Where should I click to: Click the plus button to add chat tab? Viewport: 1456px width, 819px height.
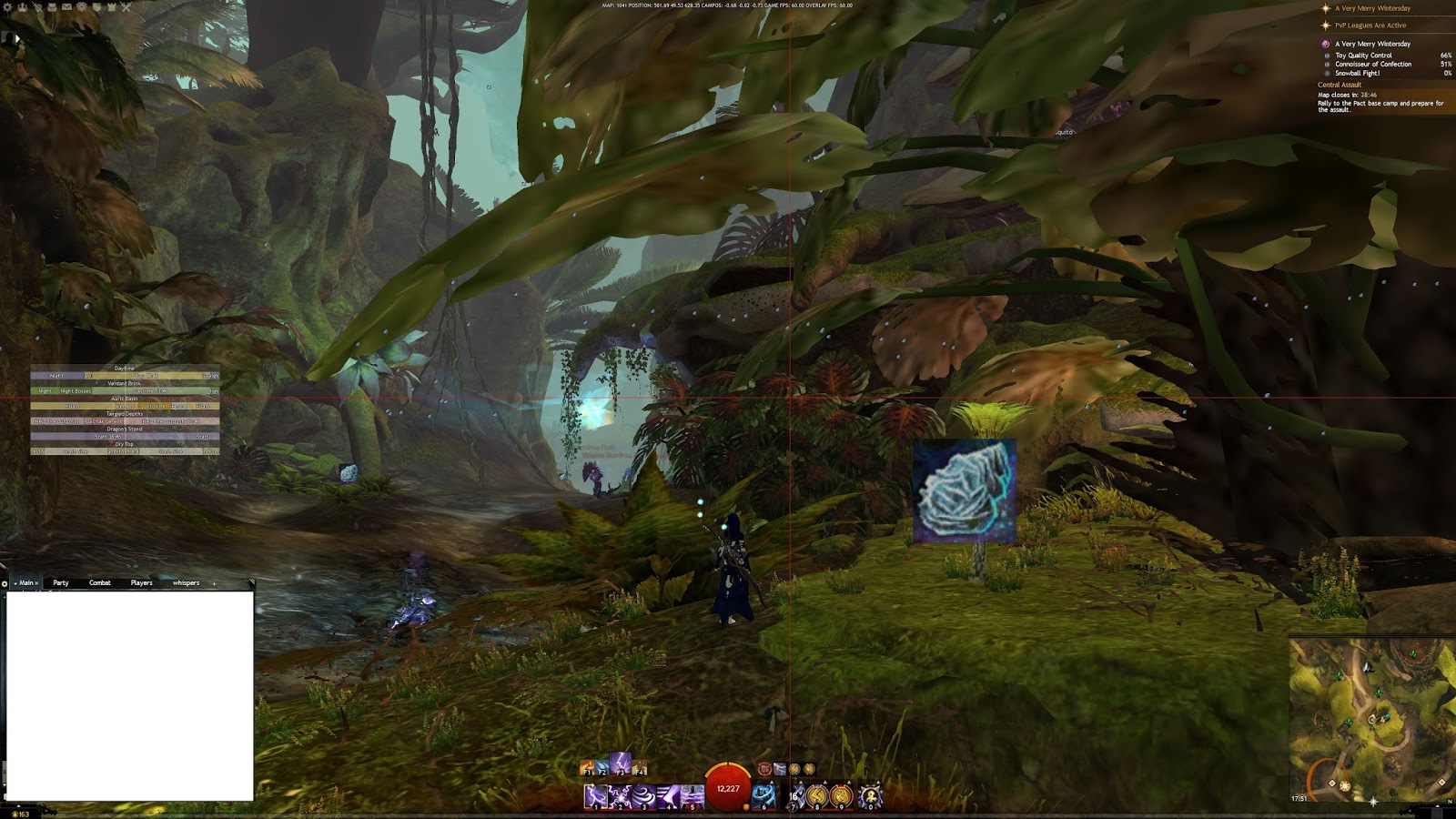click(x=213, y=583)
